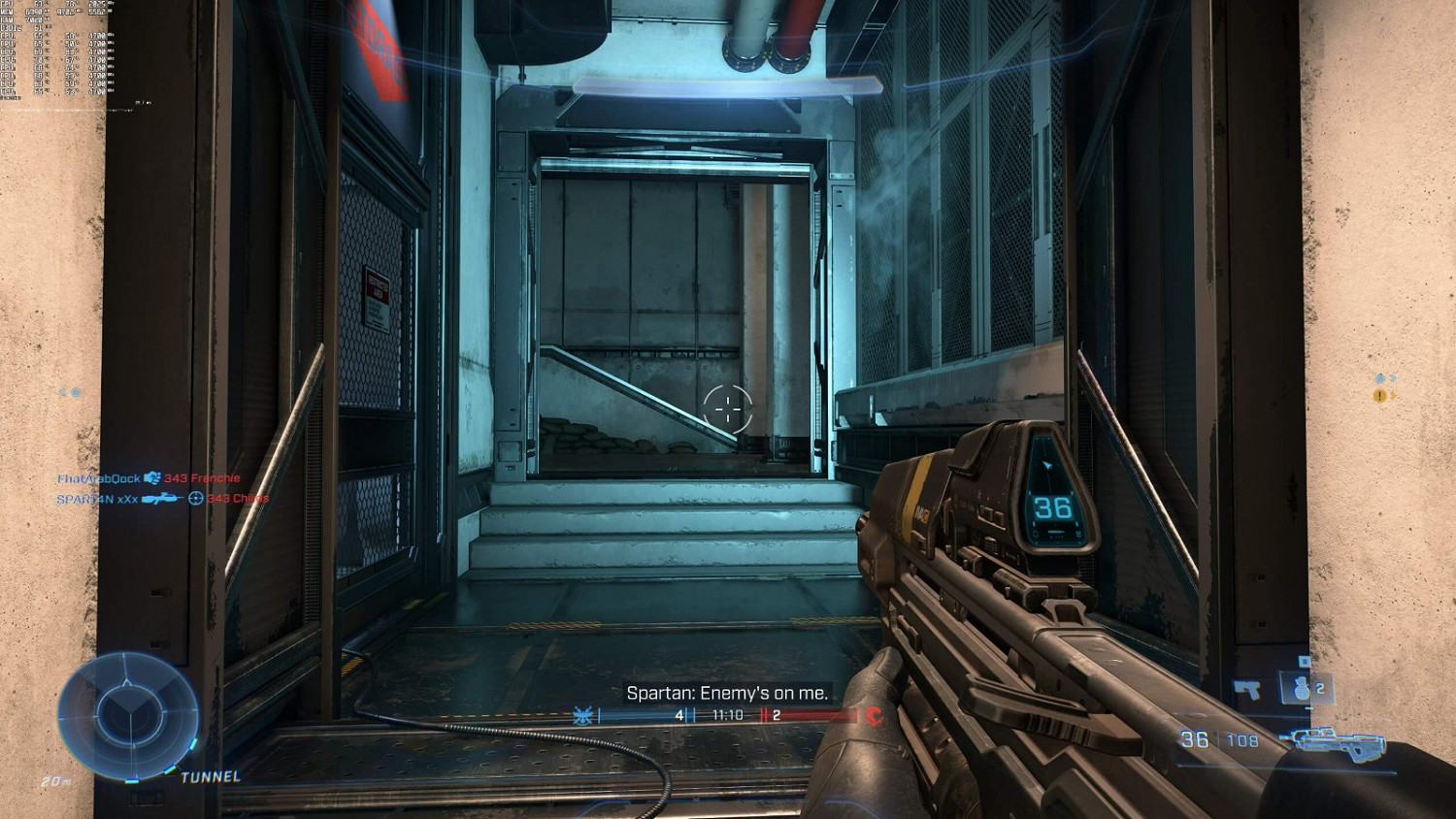This screenshot has height=819, width=1456.
Task: Click the headshot reticle icon beside 343 Chiles
Action: point(197,499)
